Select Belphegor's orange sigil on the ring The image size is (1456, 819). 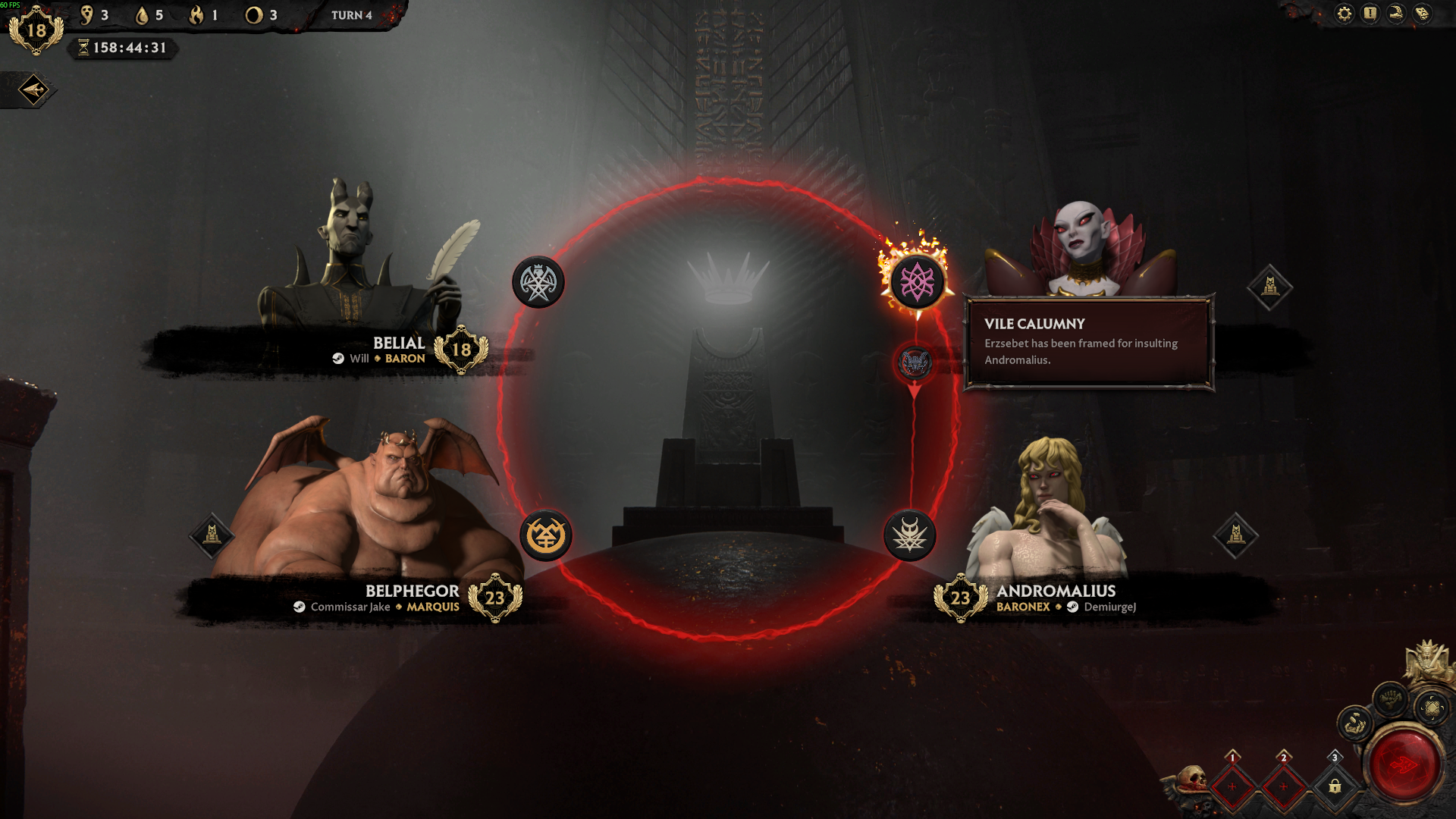point(545,536)
